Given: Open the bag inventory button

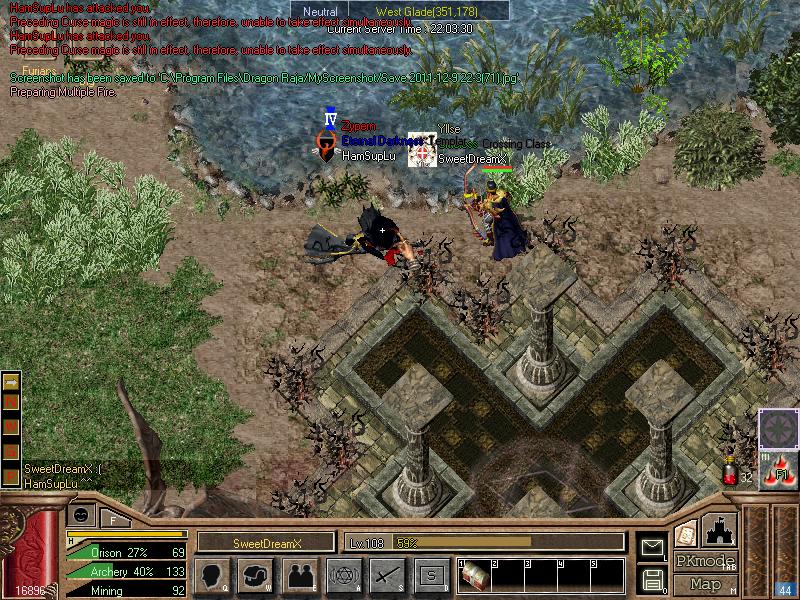Looking at the screenshot, I should point(256,575).
